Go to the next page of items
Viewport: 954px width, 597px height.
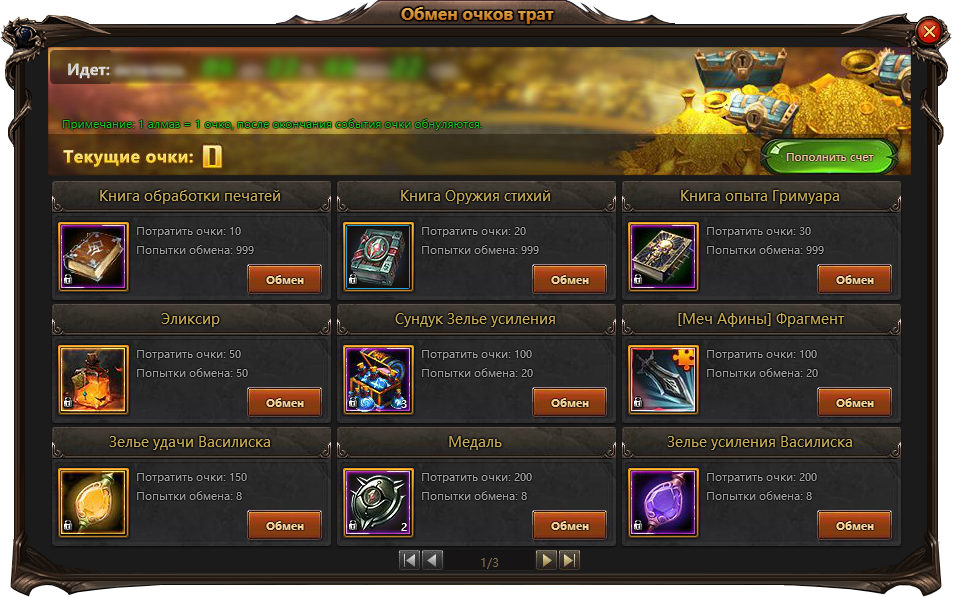546,560
